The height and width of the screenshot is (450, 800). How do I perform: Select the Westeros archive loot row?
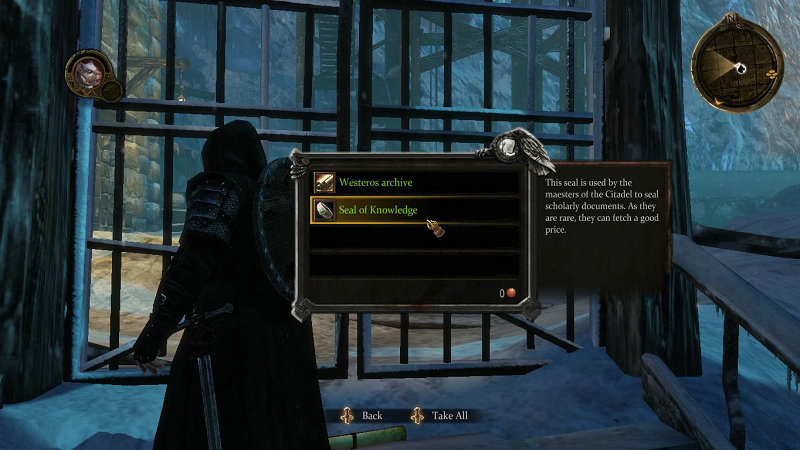pyautogui.click(x=414, y=182)
